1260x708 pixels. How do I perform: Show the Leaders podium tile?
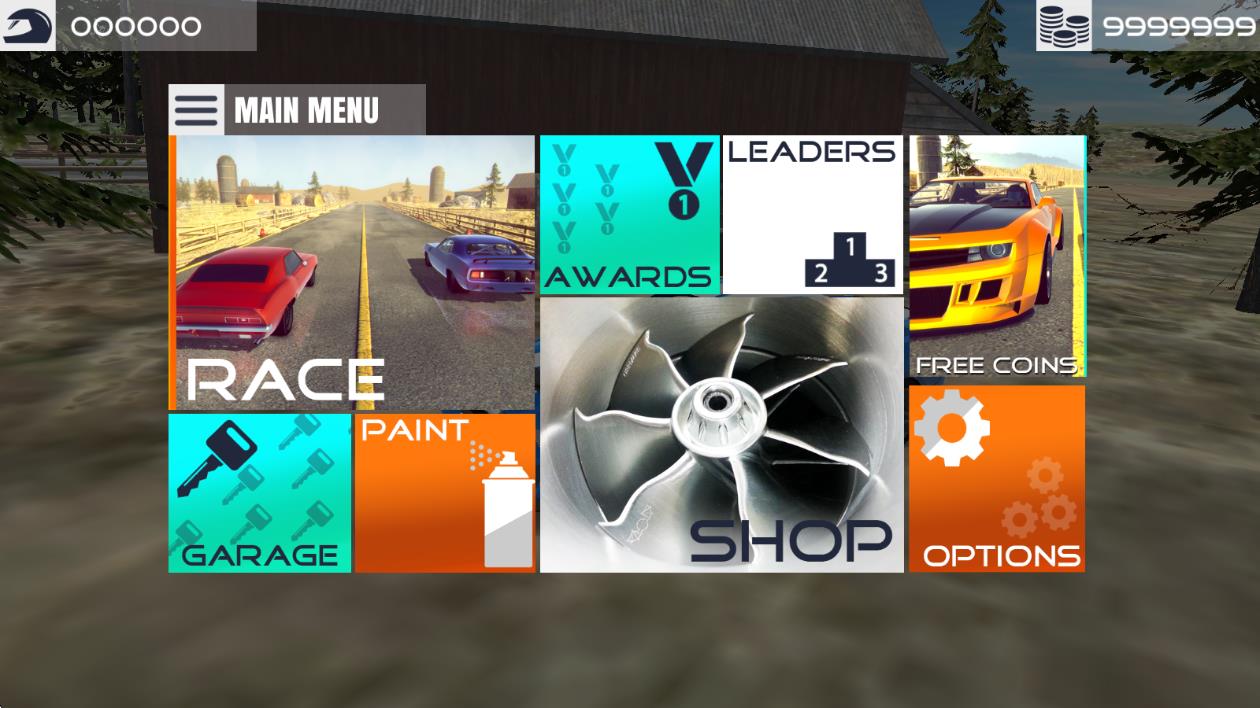tap(813, 215)
